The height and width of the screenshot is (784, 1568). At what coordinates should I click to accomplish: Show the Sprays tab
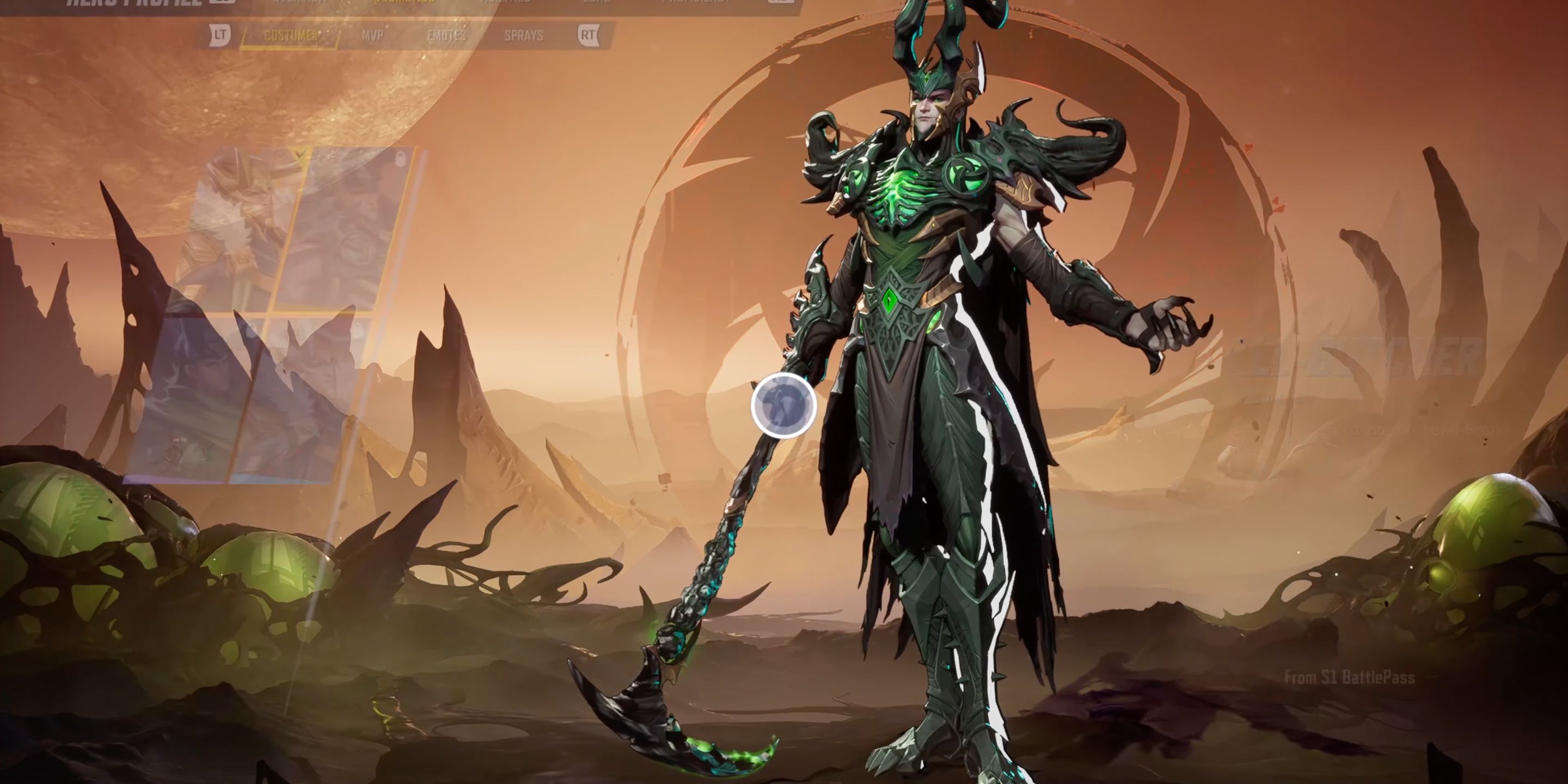click(x=523, y=36)
